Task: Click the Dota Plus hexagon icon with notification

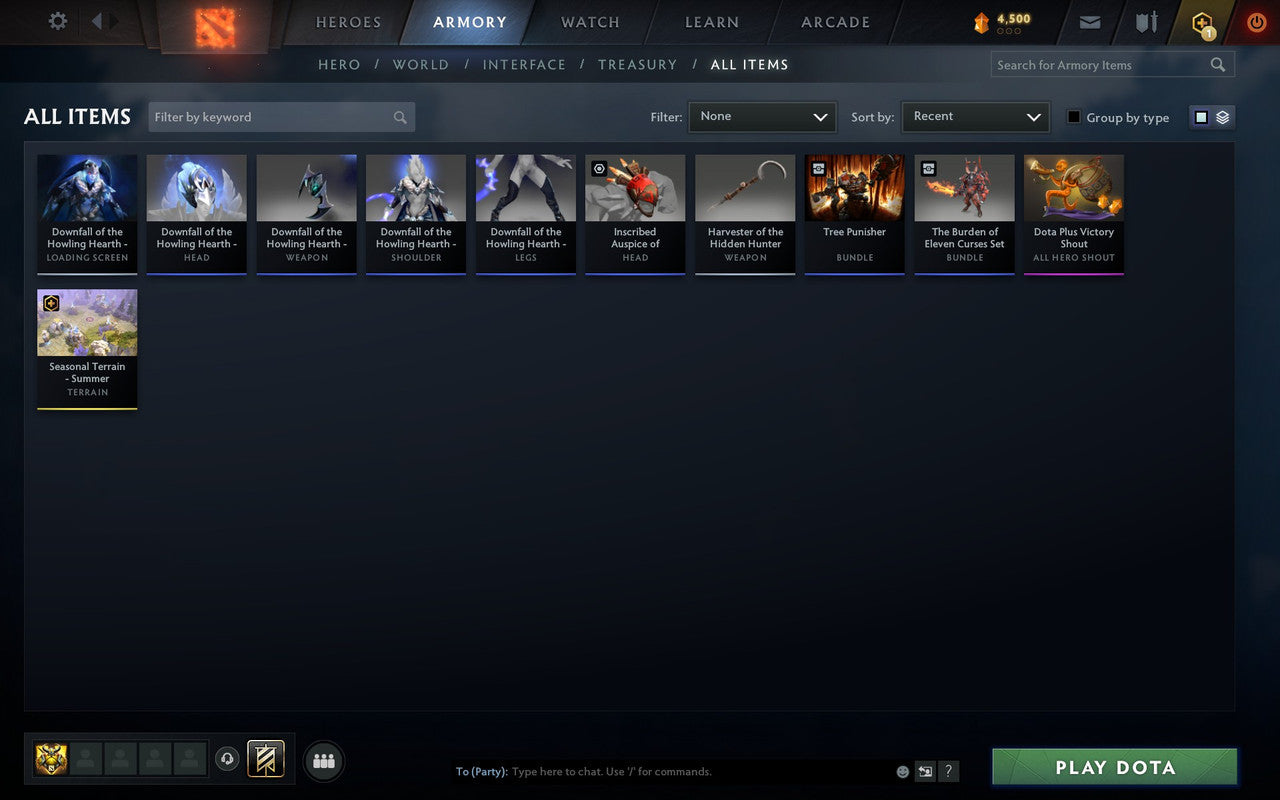Action: click(x=1201, y=22)
